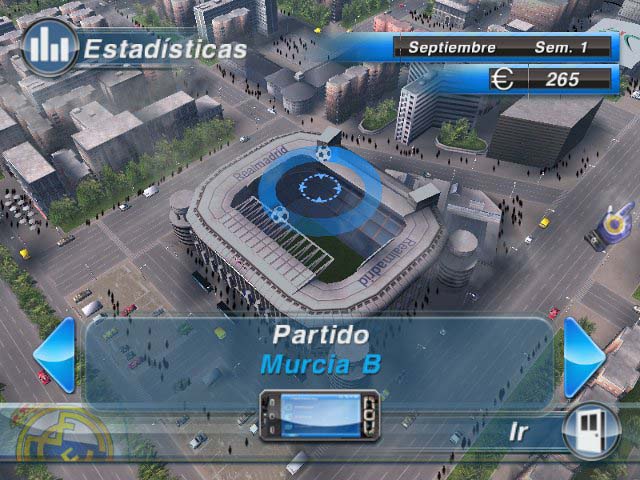640x480 pixels.
Task: Open the Estadísticas statistics screen
Action: click(50, 47)
